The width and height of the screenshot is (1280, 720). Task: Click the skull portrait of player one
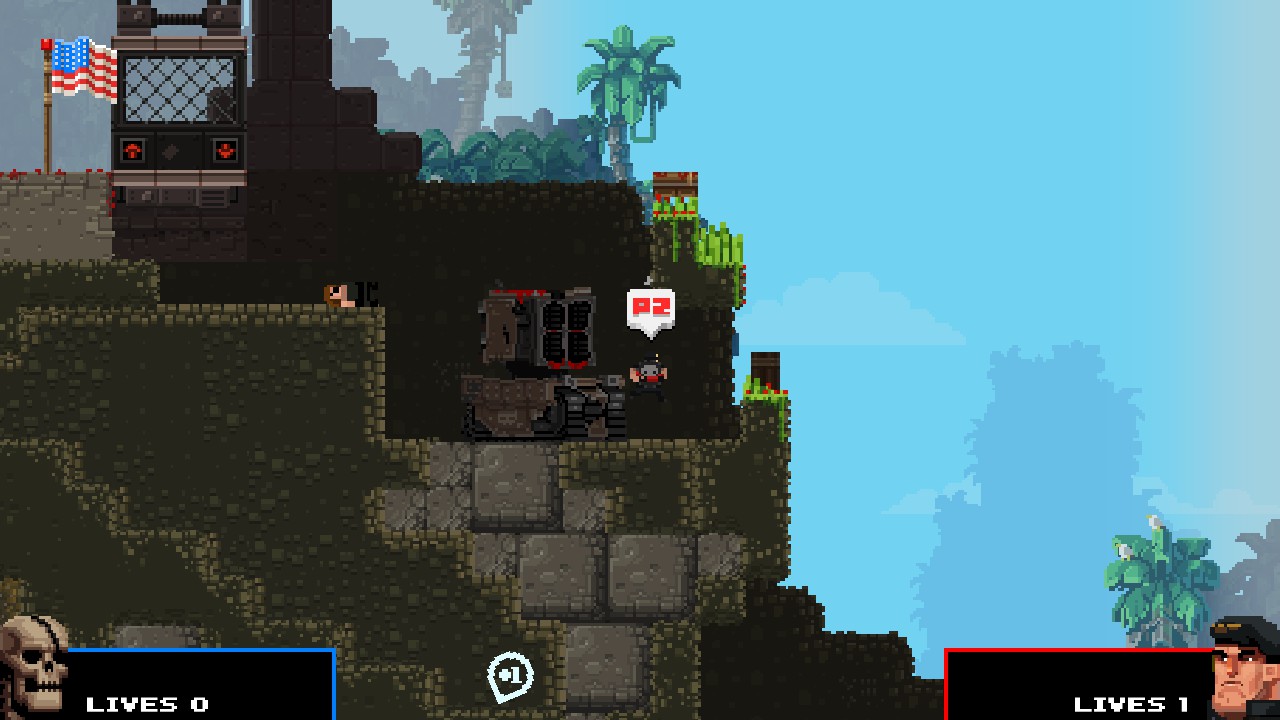[x=34, y=668]
